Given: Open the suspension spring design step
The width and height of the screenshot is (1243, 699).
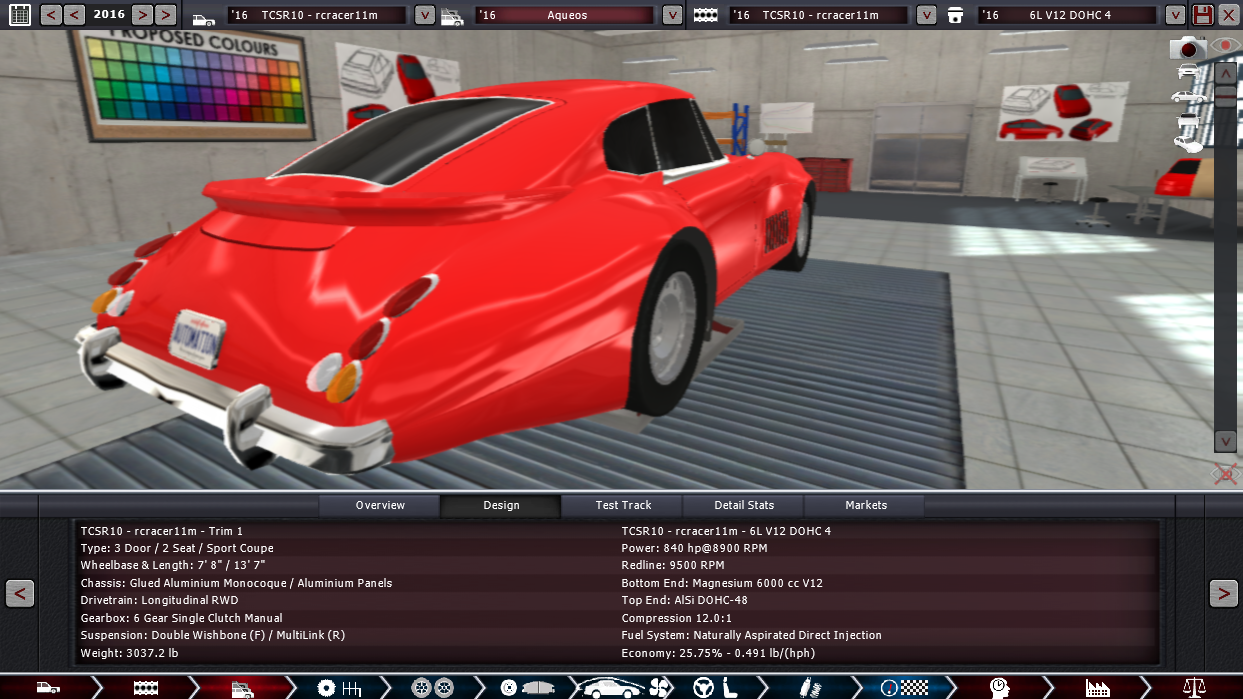Looking at the screenshot, I should pyautogui.click(x=807, y=687).
